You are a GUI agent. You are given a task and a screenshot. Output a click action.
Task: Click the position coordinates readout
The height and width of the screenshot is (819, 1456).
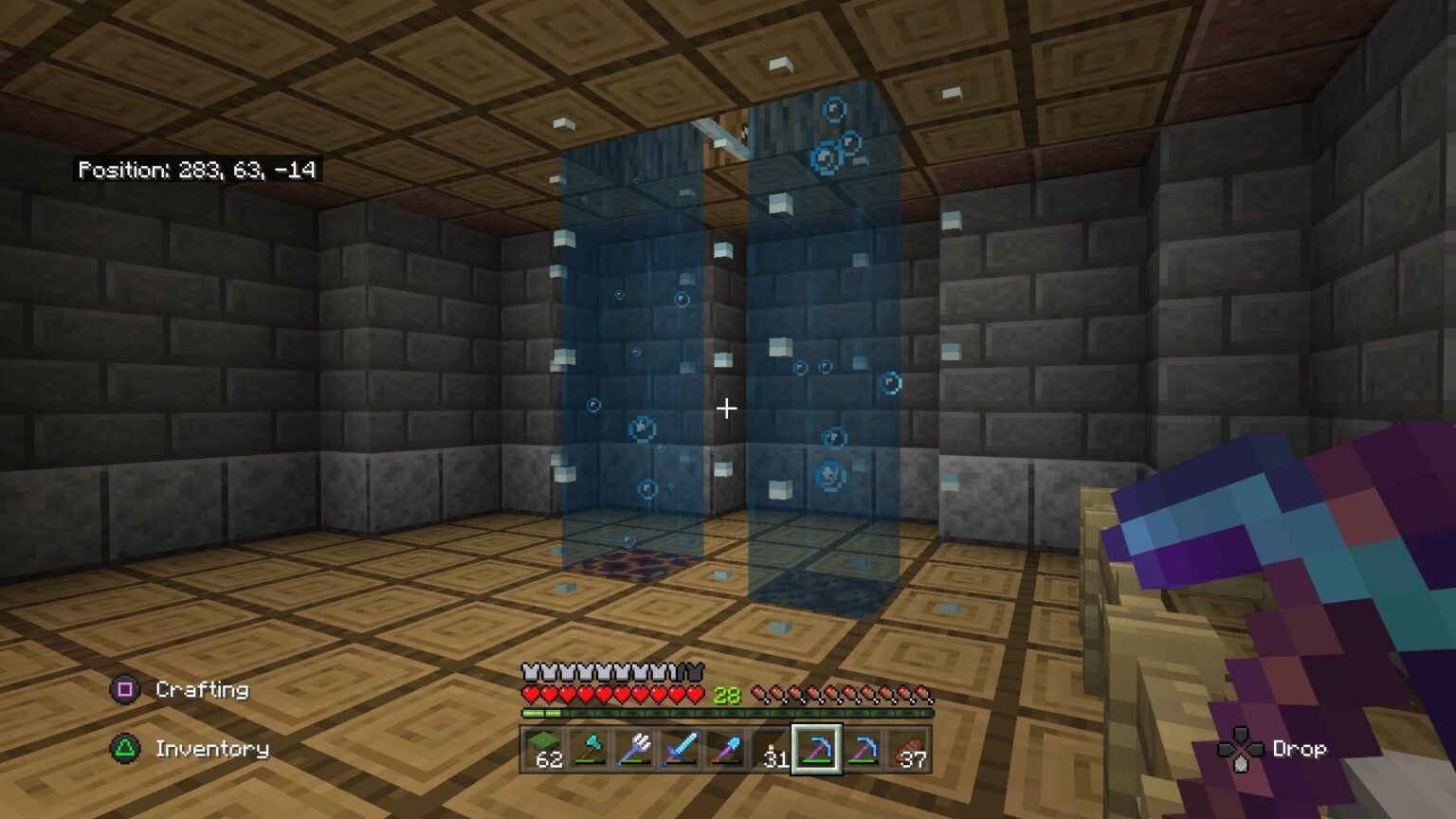(x=199, y=172)
